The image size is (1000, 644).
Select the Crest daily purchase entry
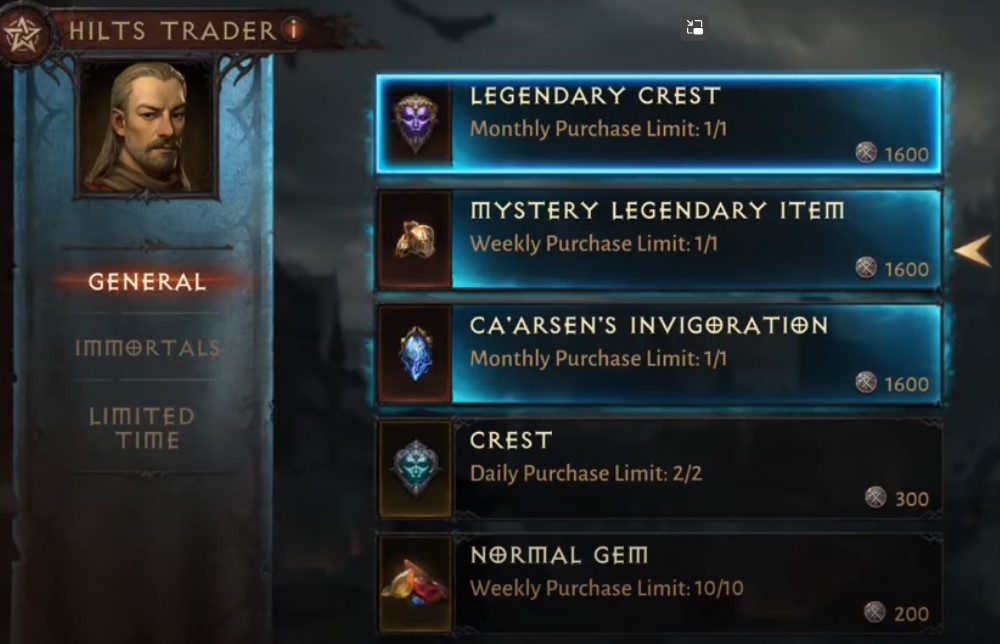tap(658, 469)
